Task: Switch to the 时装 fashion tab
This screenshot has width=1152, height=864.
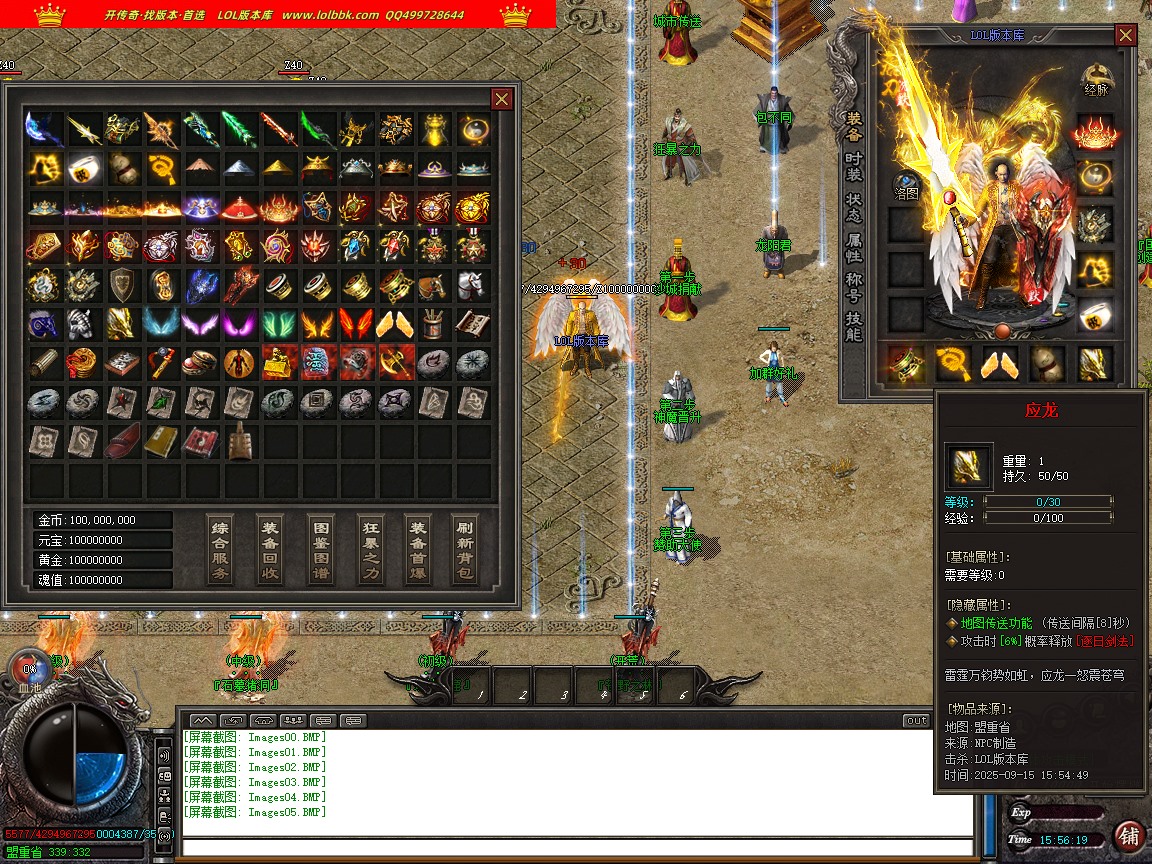Action: [x=853, y=166]
